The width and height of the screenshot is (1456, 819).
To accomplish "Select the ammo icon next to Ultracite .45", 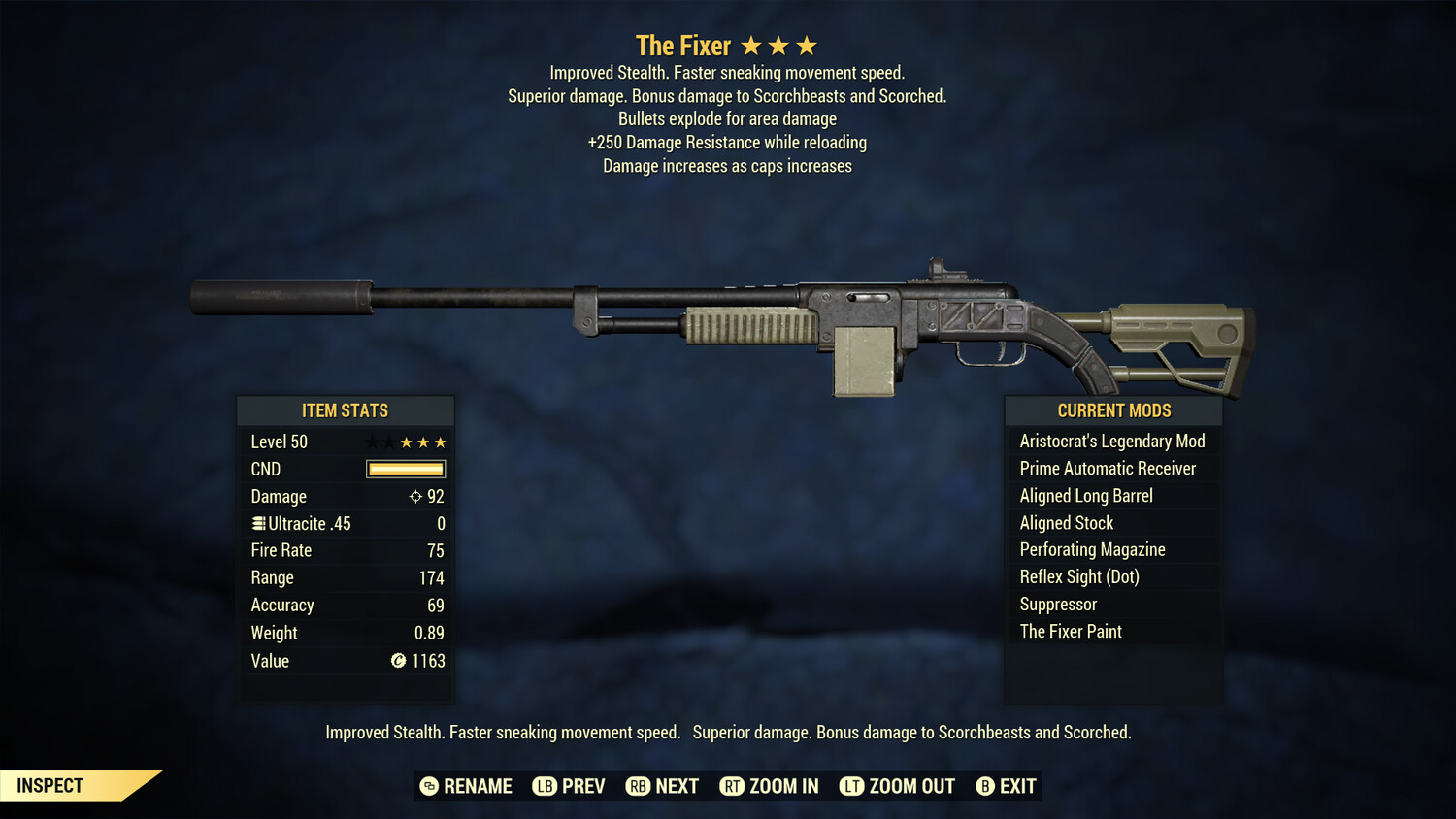I will [x=257, y=523].
